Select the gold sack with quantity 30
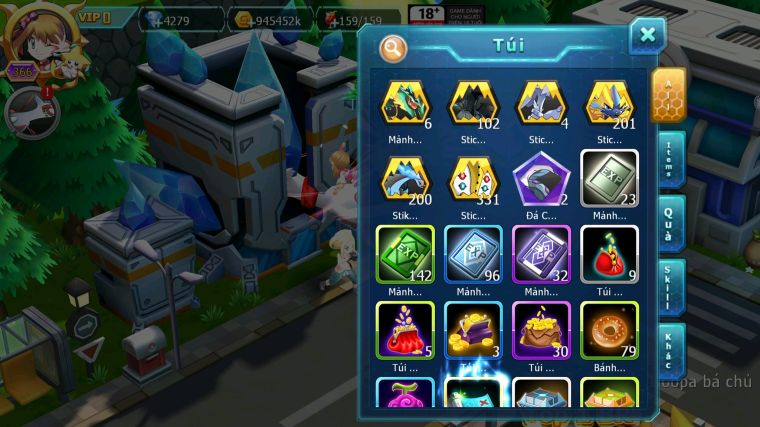 (541, 331)
